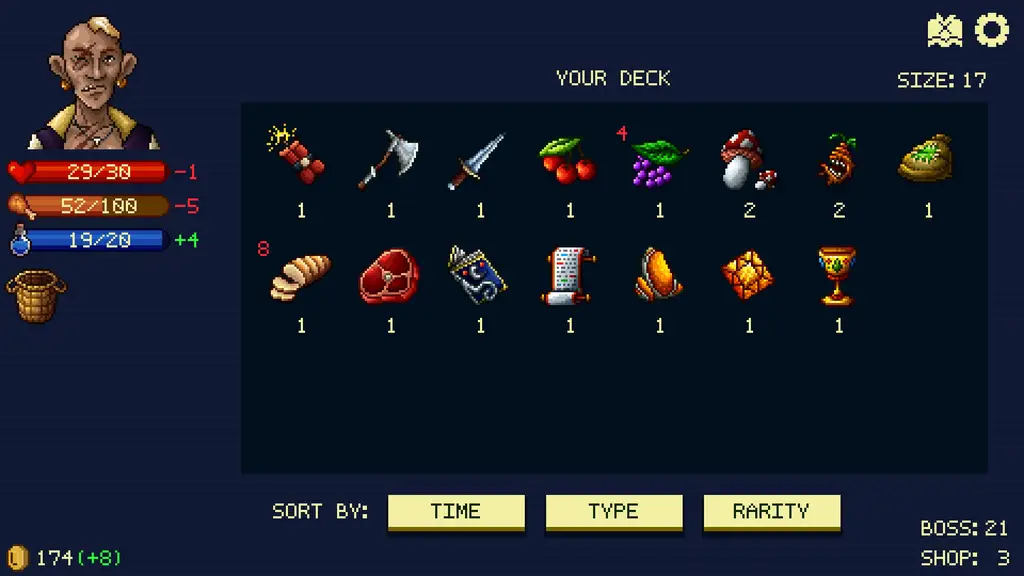Select the golden chalice card
Viewport: 1024px width, 576px height.
point(837,276)
